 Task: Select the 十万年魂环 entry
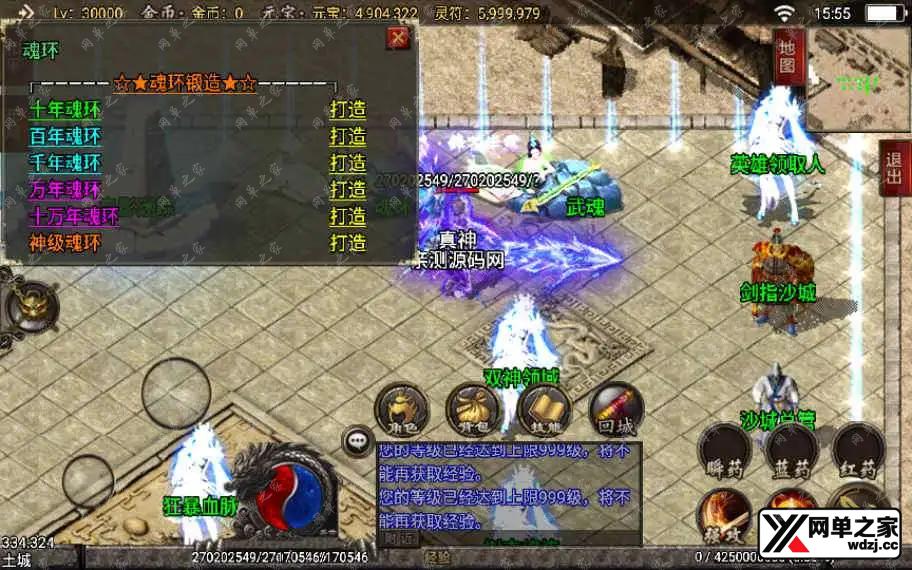pyautogui.click(x=75, y=216)
